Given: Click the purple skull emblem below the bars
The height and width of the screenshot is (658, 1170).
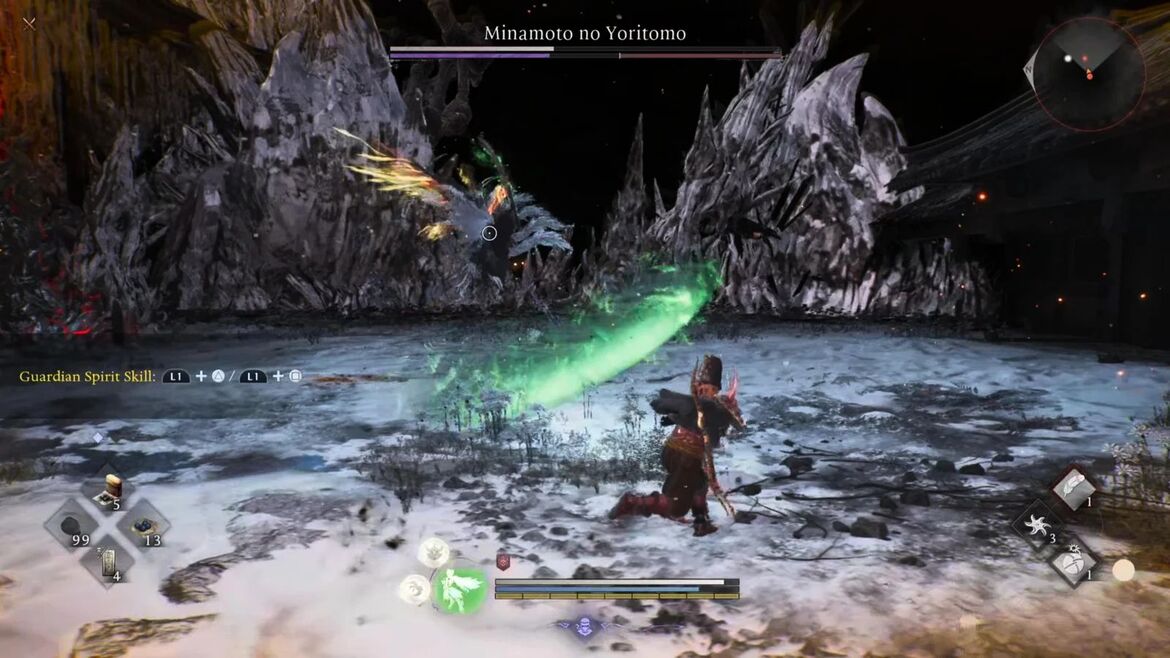Looking at the screenshot, I should (585, 627).
